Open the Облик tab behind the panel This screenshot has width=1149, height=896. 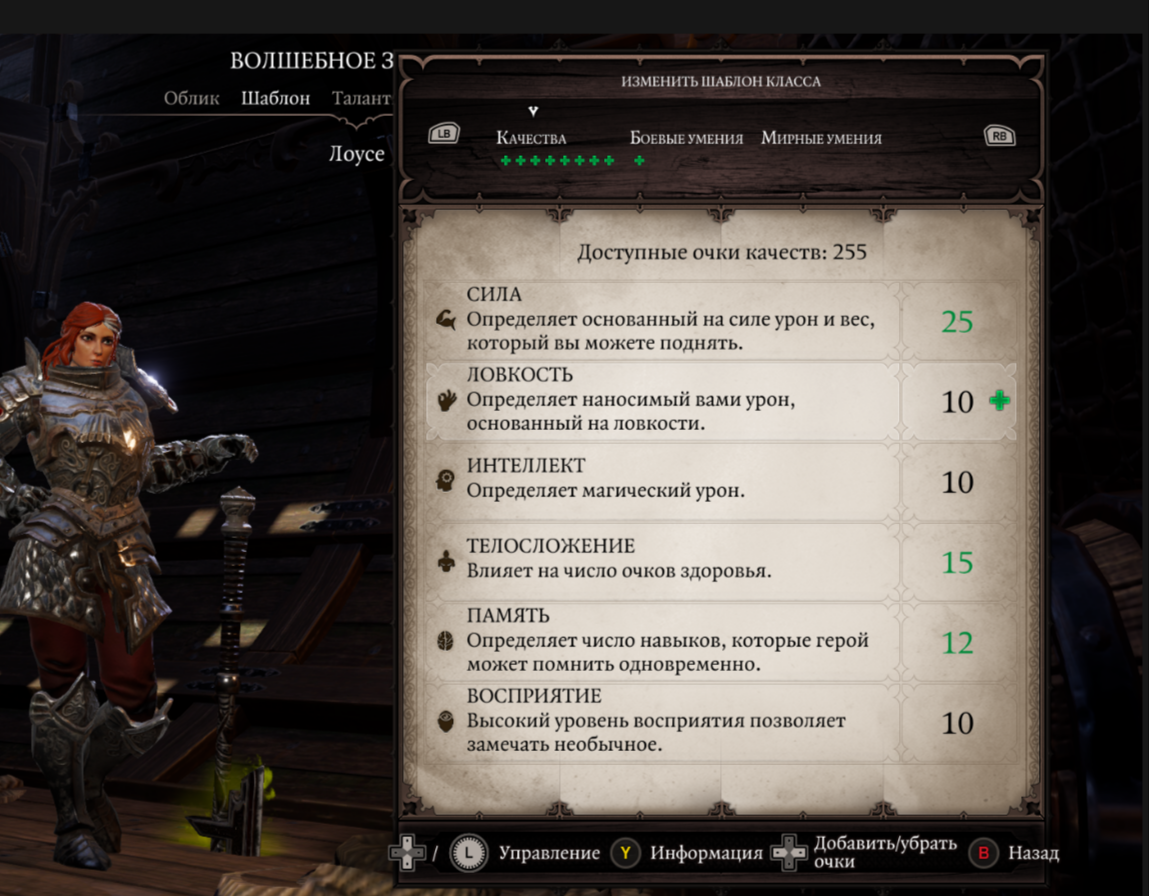tap(192, 99)
